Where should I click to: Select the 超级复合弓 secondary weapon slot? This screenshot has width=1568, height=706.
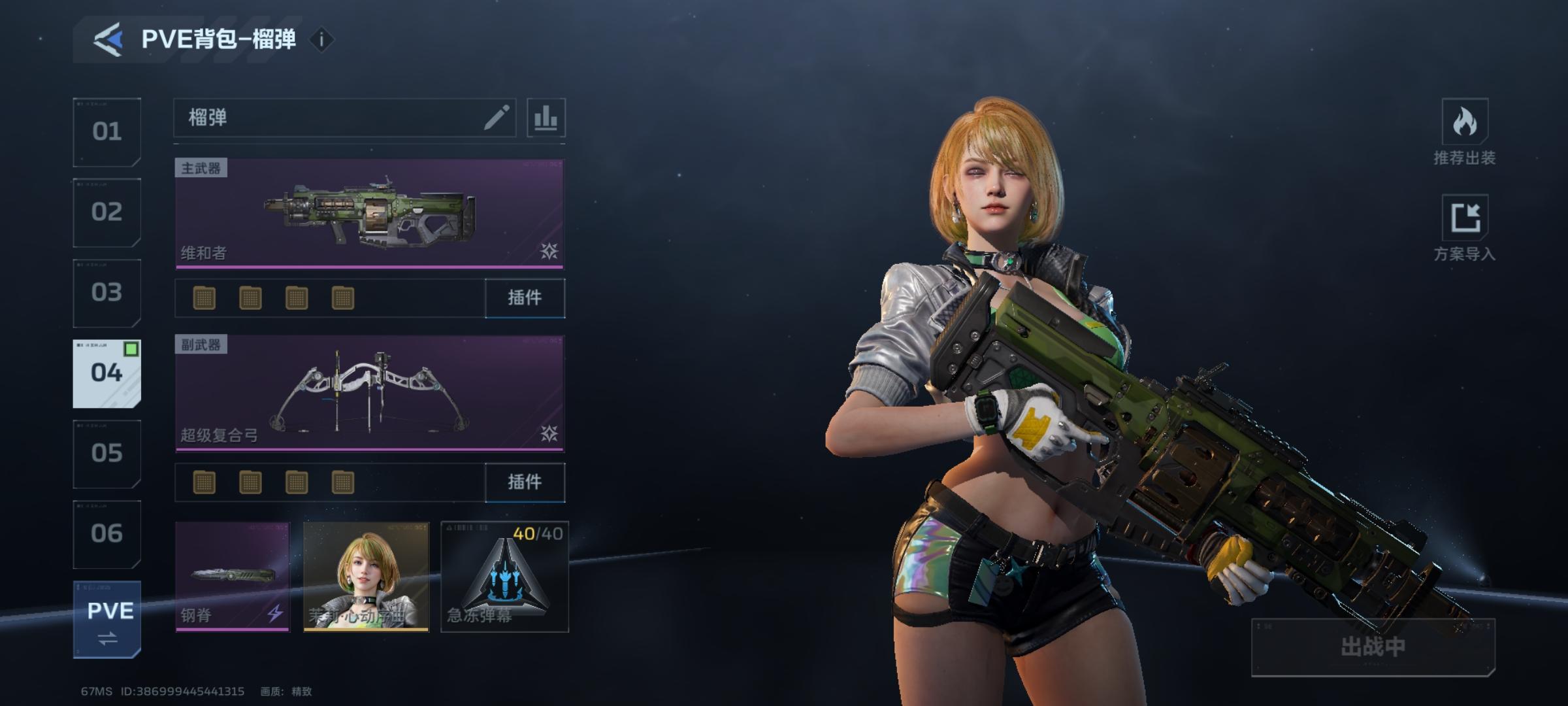coord(369,393)
